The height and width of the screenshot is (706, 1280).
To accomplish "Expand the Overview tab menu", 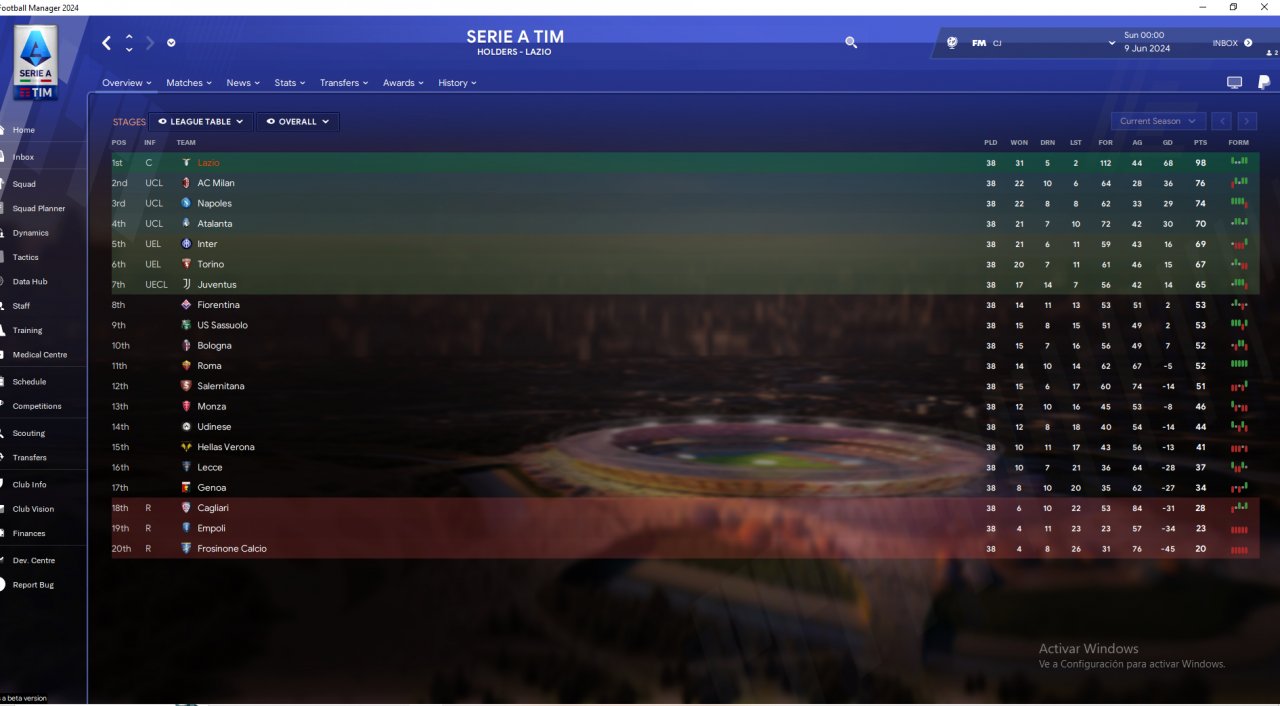I will click(x=126, y=83).
